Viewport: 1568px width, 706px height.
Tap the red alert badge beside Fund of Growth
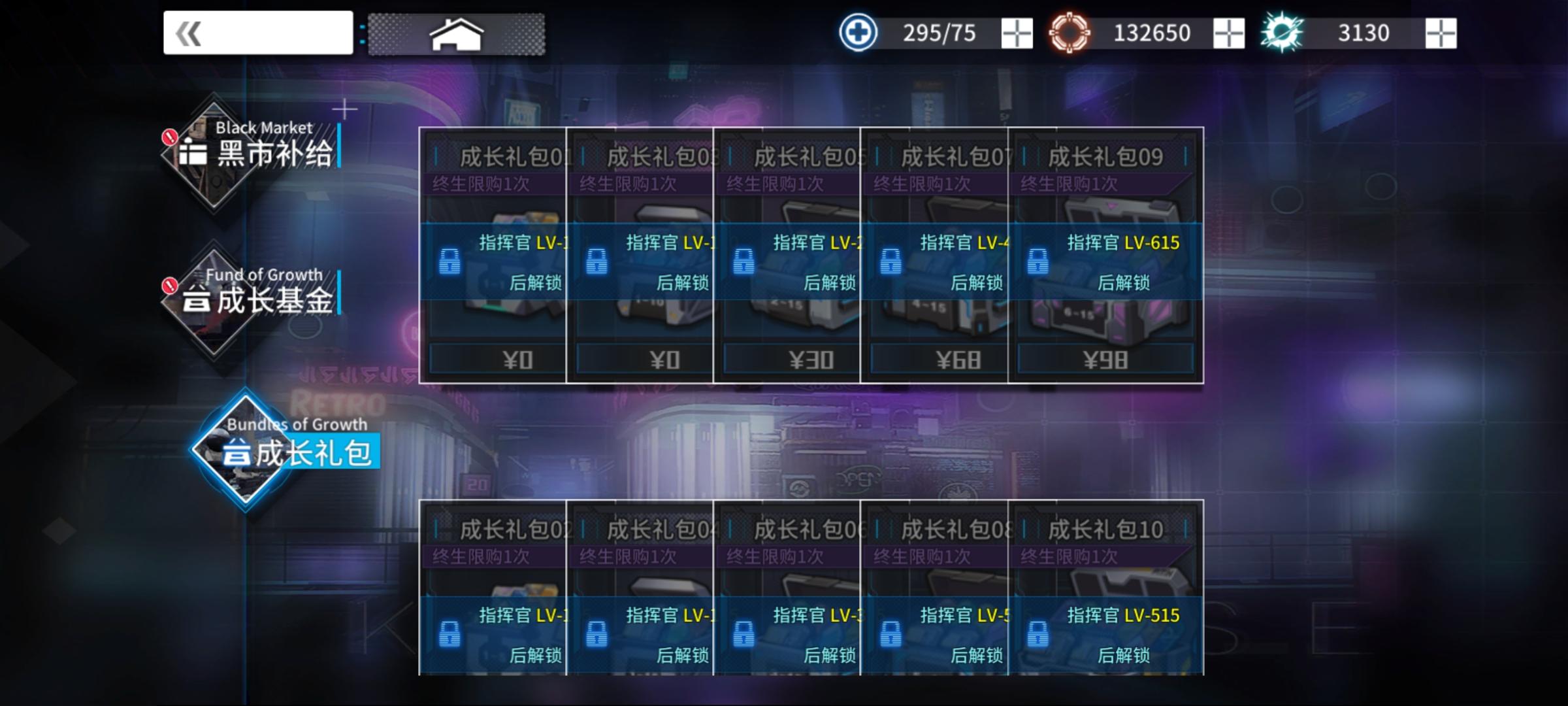[169, 286]
